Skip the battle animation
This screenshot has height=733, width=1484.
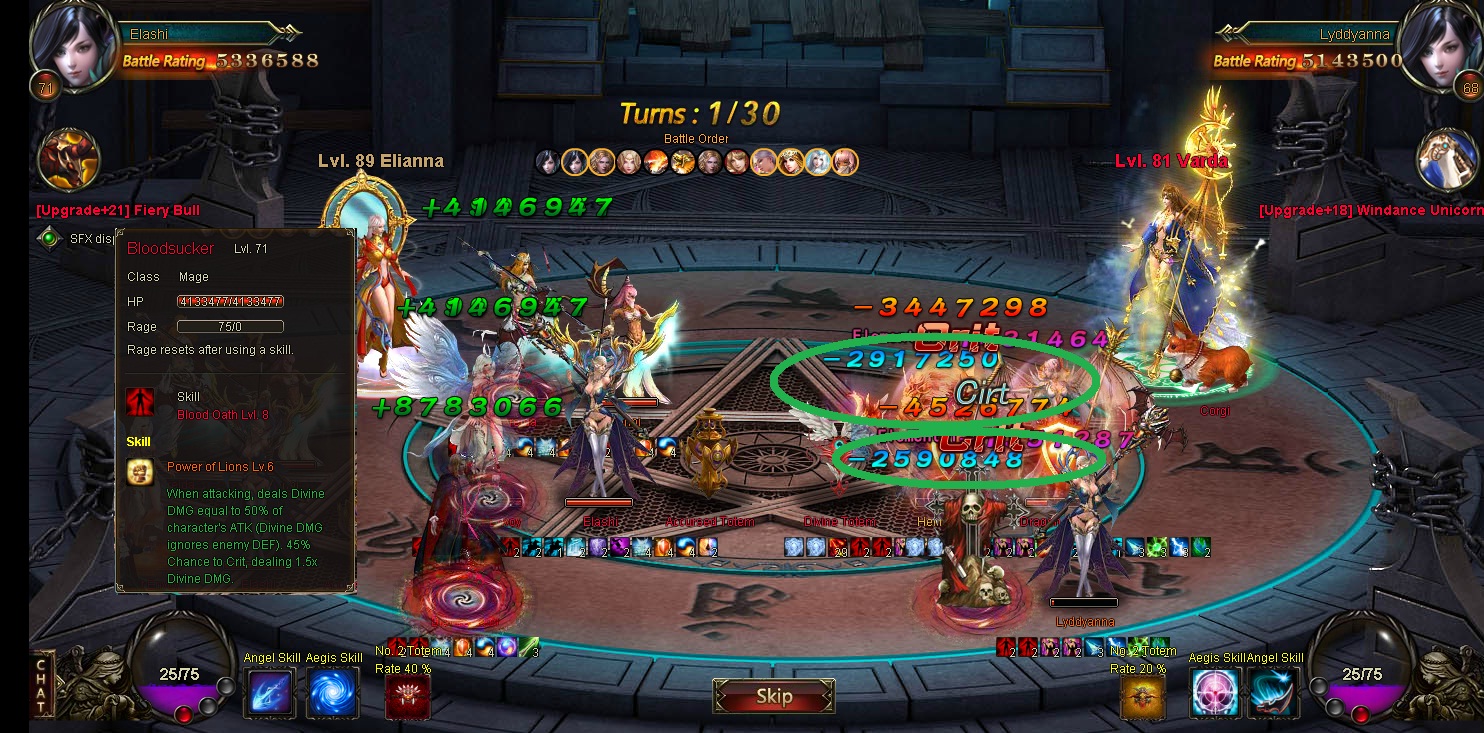tap(773, 696)
